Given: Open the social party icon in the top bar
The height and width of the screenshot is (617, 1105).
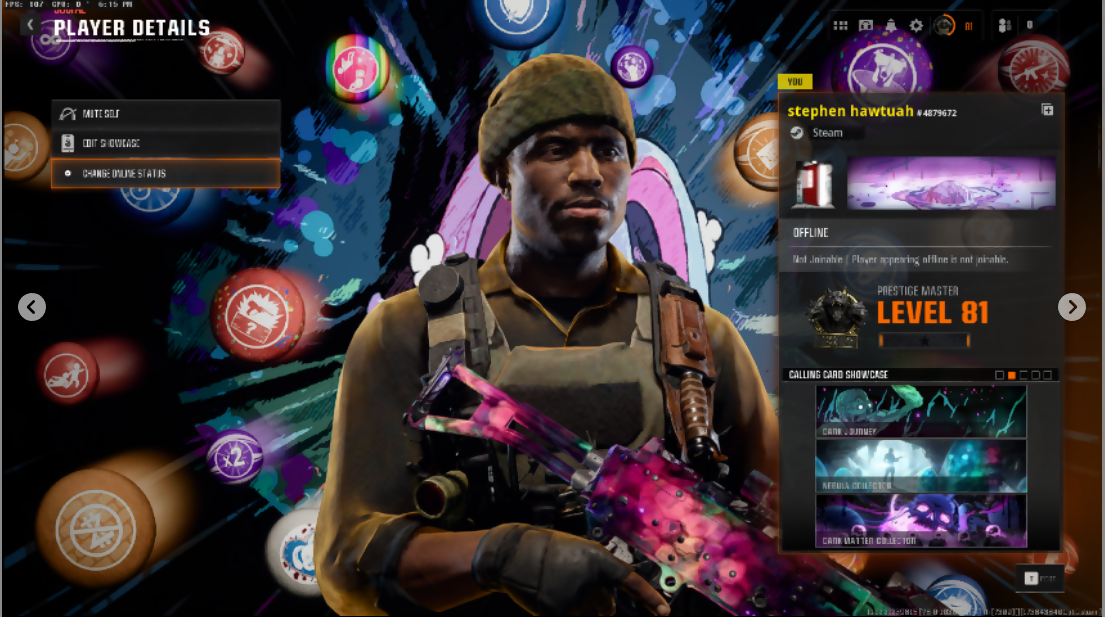Looking at the screenshot, I should tap(1005, 26).
